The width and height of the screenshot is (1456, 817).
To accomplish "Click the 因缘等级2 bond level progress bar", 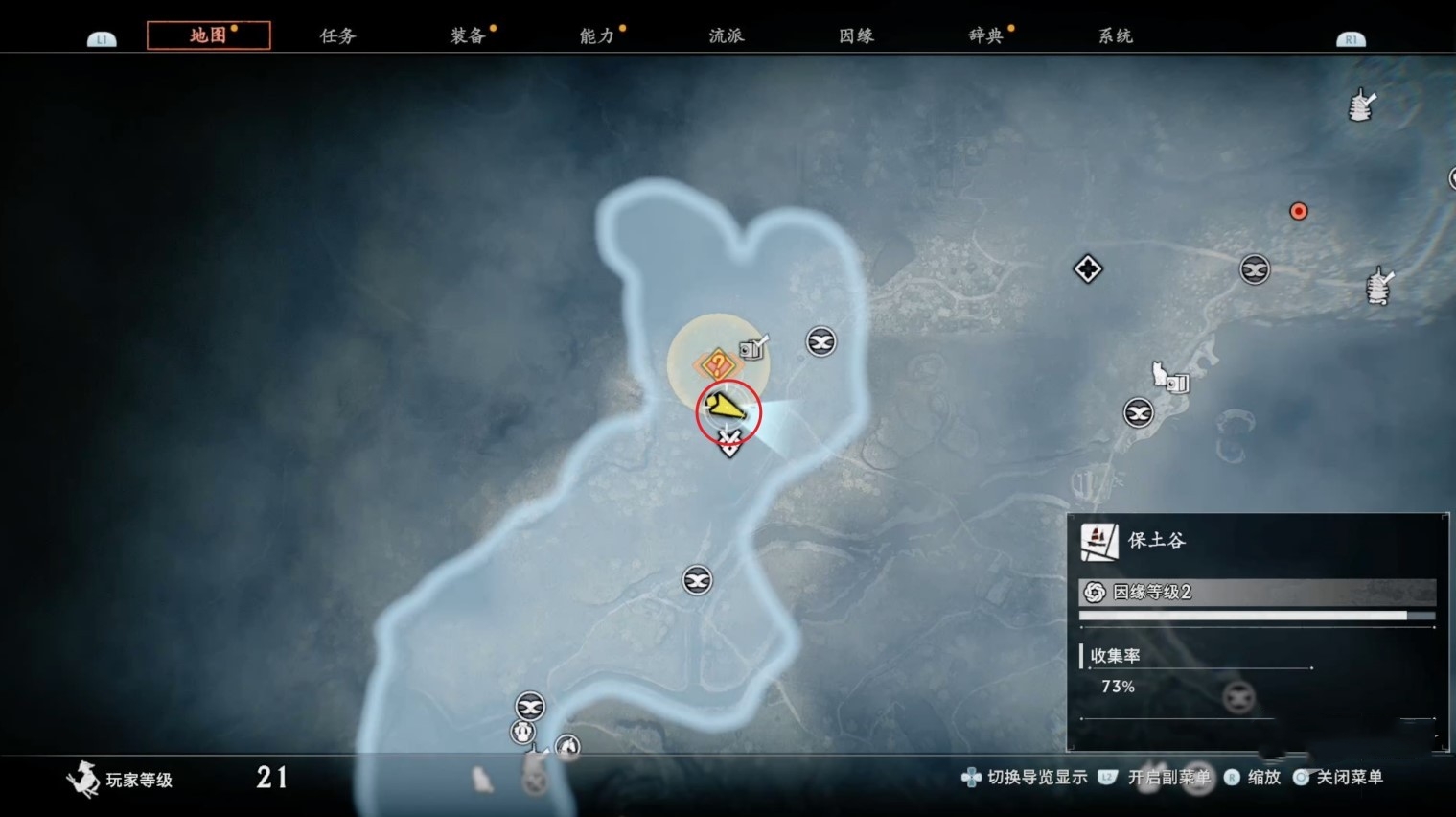I will pyautogui.click(x=1257, y=593).
